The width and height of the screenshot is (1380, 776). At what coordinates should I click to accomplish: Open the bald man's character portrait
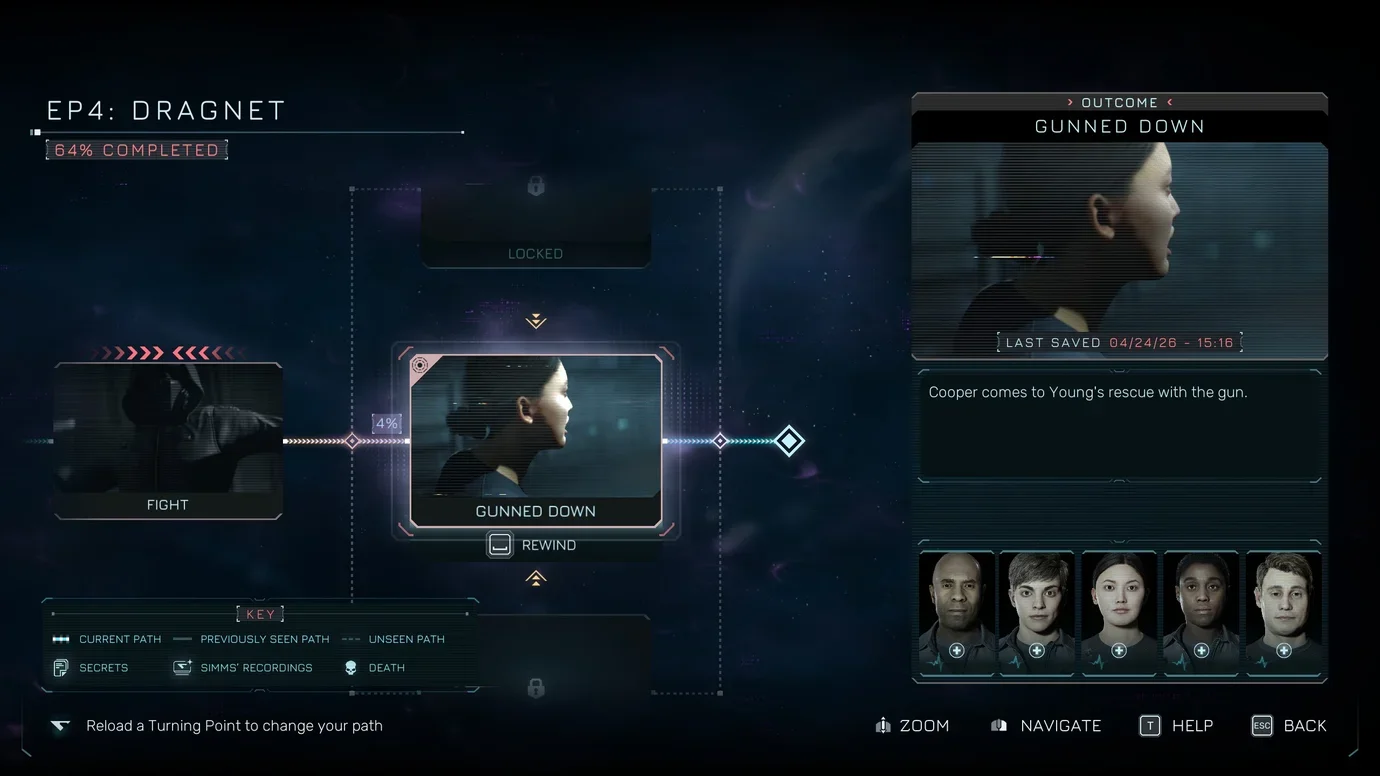956,612
